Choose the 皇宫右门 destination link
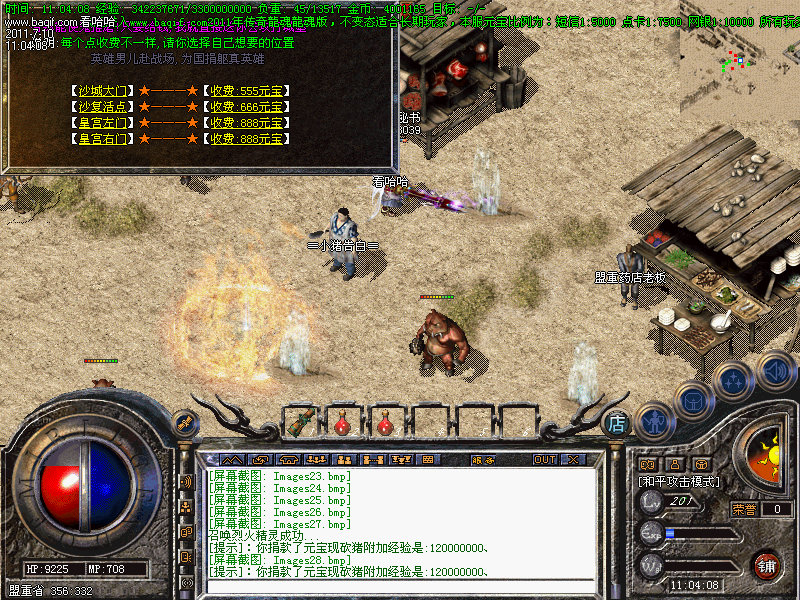Screen dimensions: 800x600 tap(104, 139)
